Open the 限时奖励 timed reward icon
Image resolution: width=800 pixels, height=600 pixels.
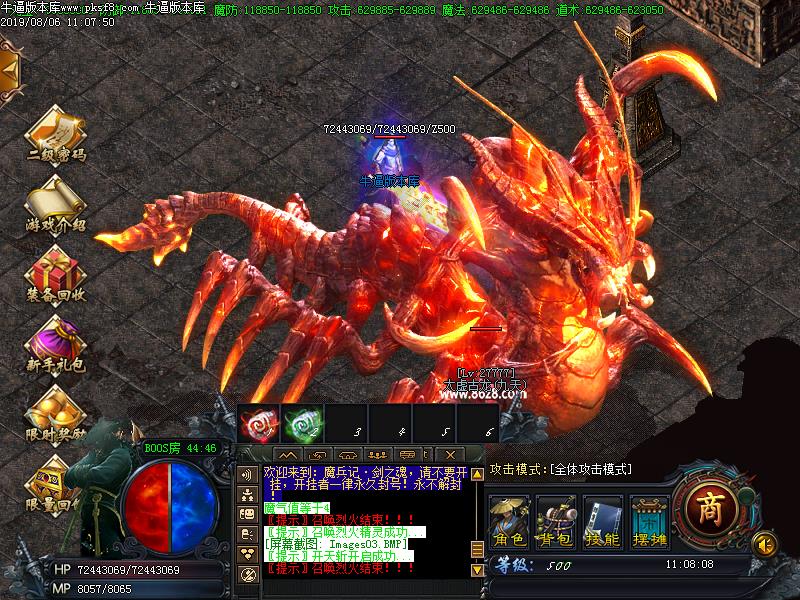(x=55, y=408)
